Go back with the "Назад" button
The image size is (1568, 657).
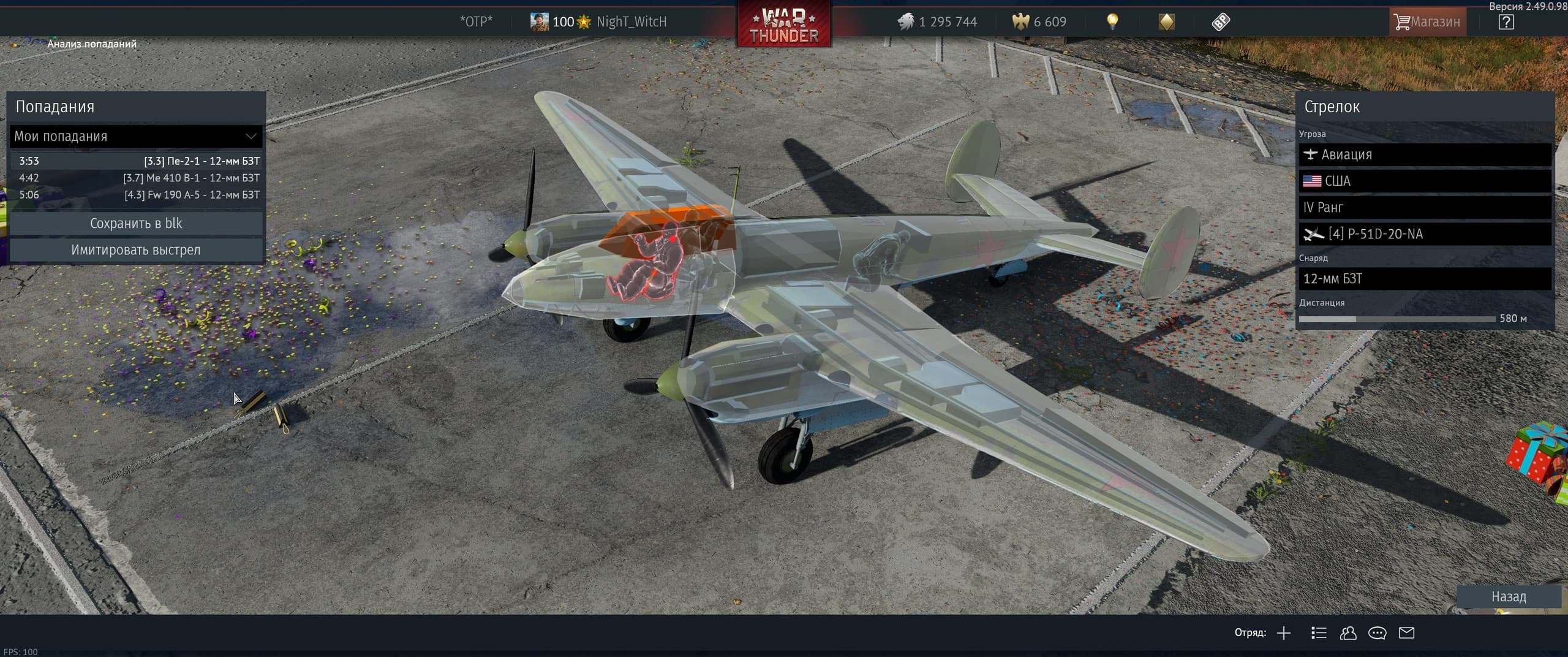pyautogui.click(x=1508, y=596)
